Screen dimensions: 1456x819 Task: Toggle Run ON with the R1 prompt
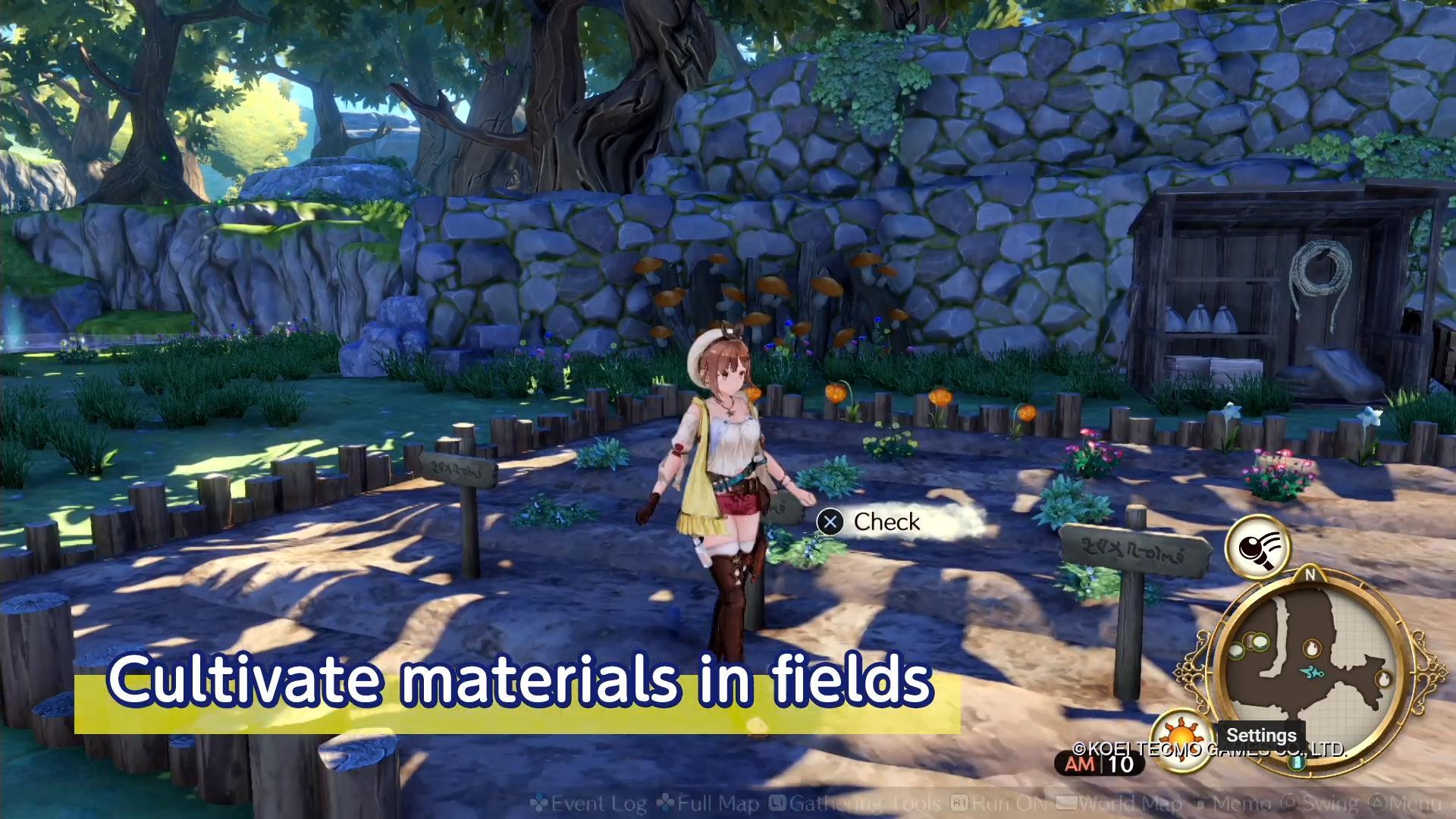pyautogui.click(x=959, y=802)
